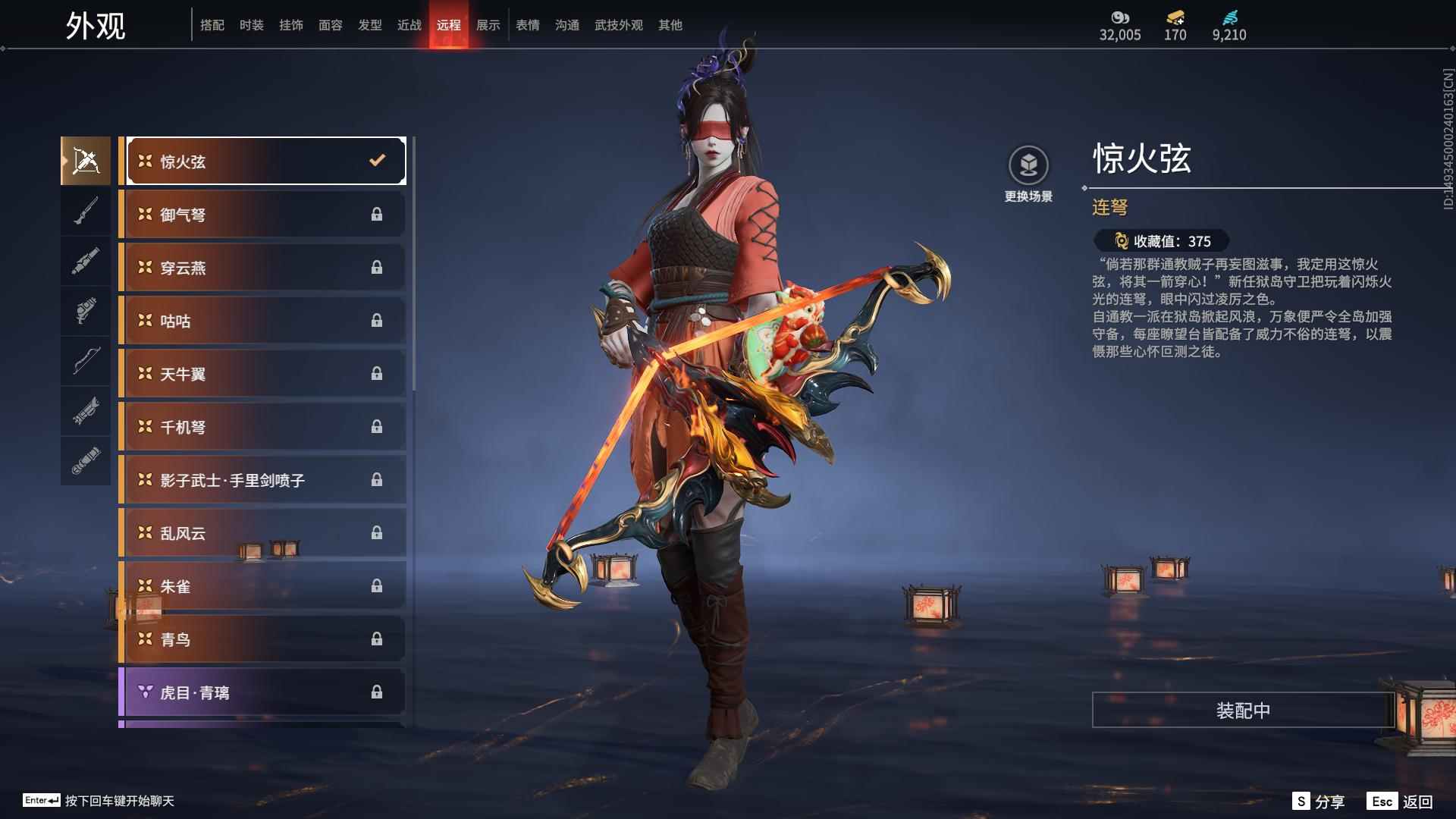Open the hidden weapon category at sidebar bottom
Image resolution: width=1456 pixels, height=819 pixels.
point(86,463)
